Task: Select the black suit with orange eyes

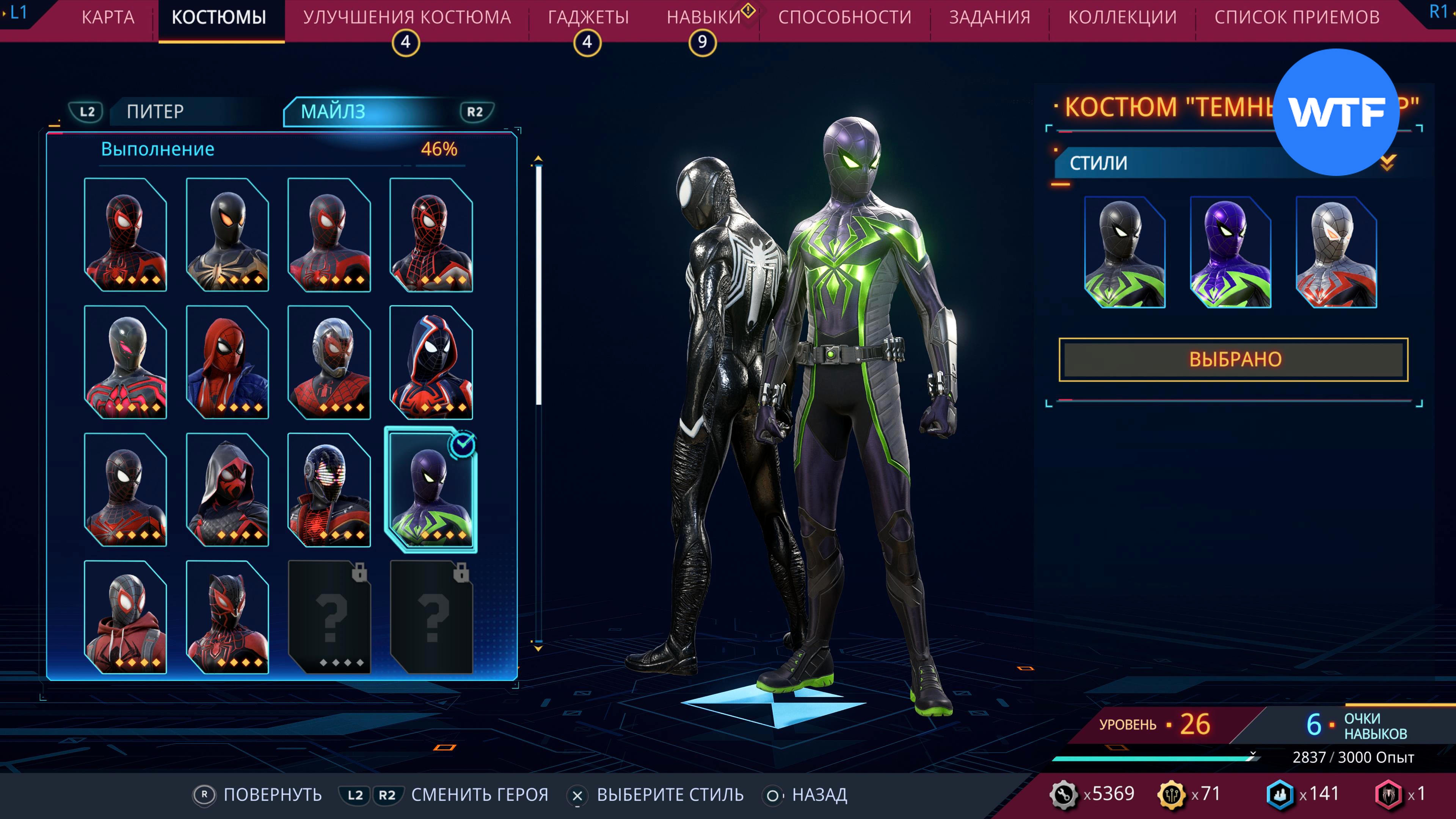Action: point(227,235)
